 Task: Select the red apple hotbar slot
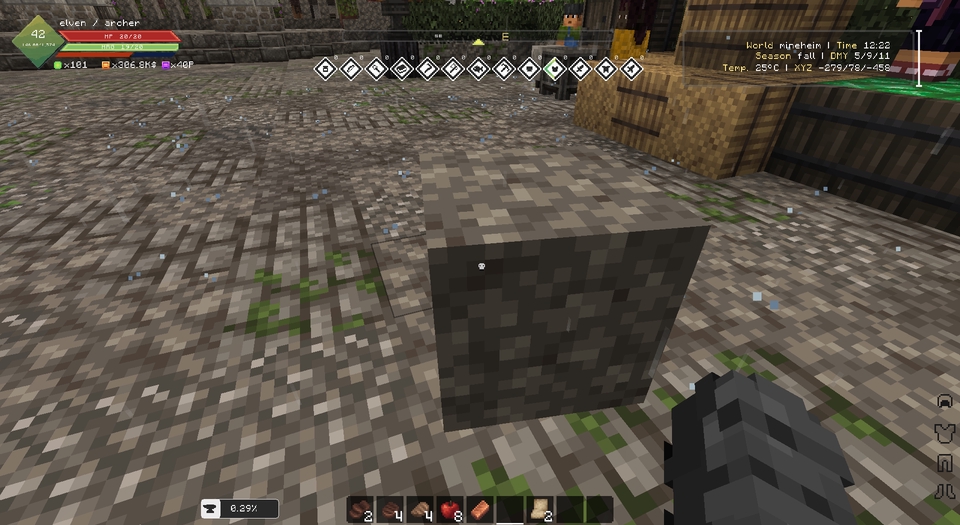pos(450,509)
